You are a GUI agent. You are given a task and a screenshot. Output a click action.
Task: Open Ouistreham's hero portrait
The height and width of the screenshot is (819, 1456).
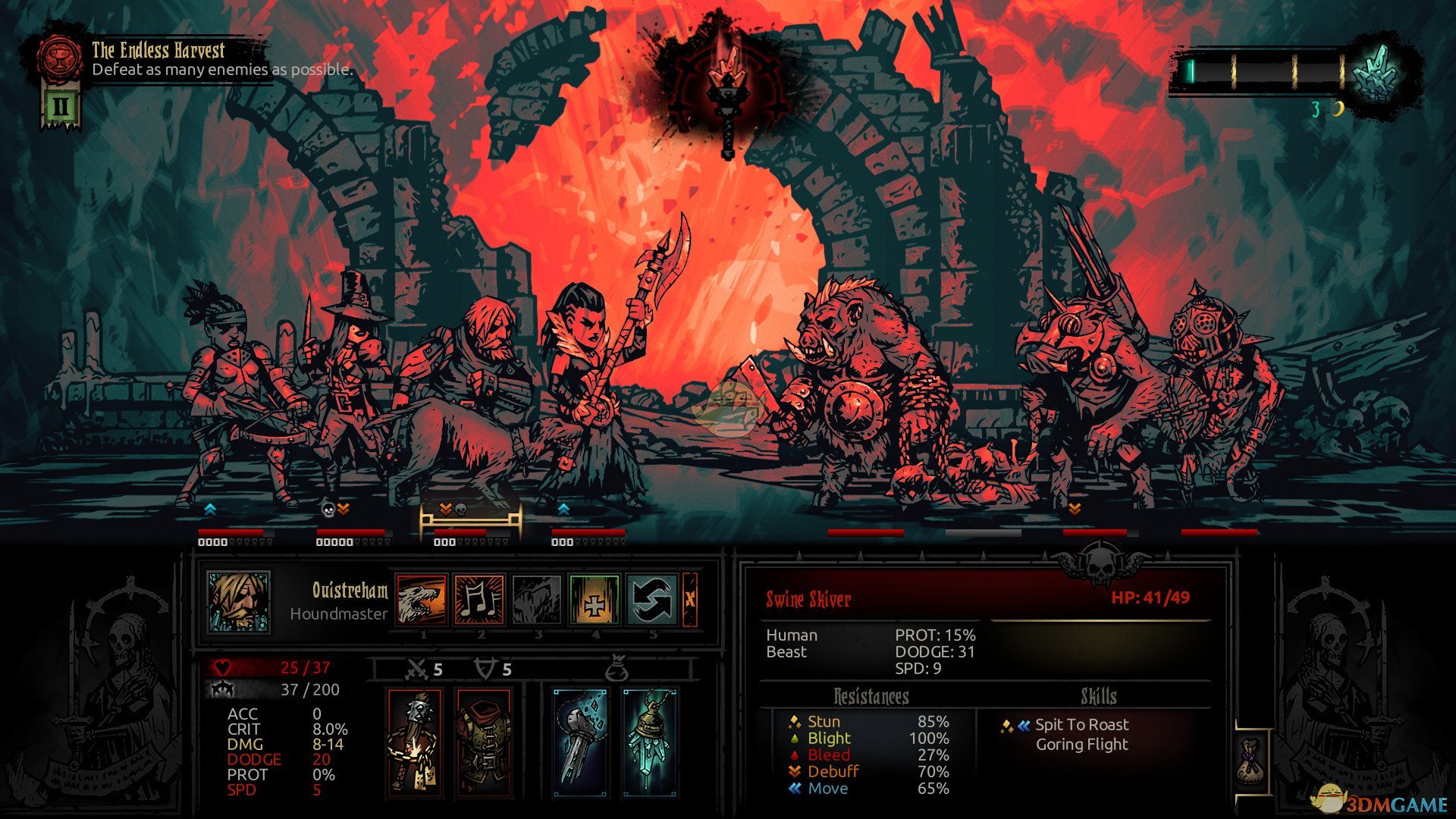coord(239,601)
